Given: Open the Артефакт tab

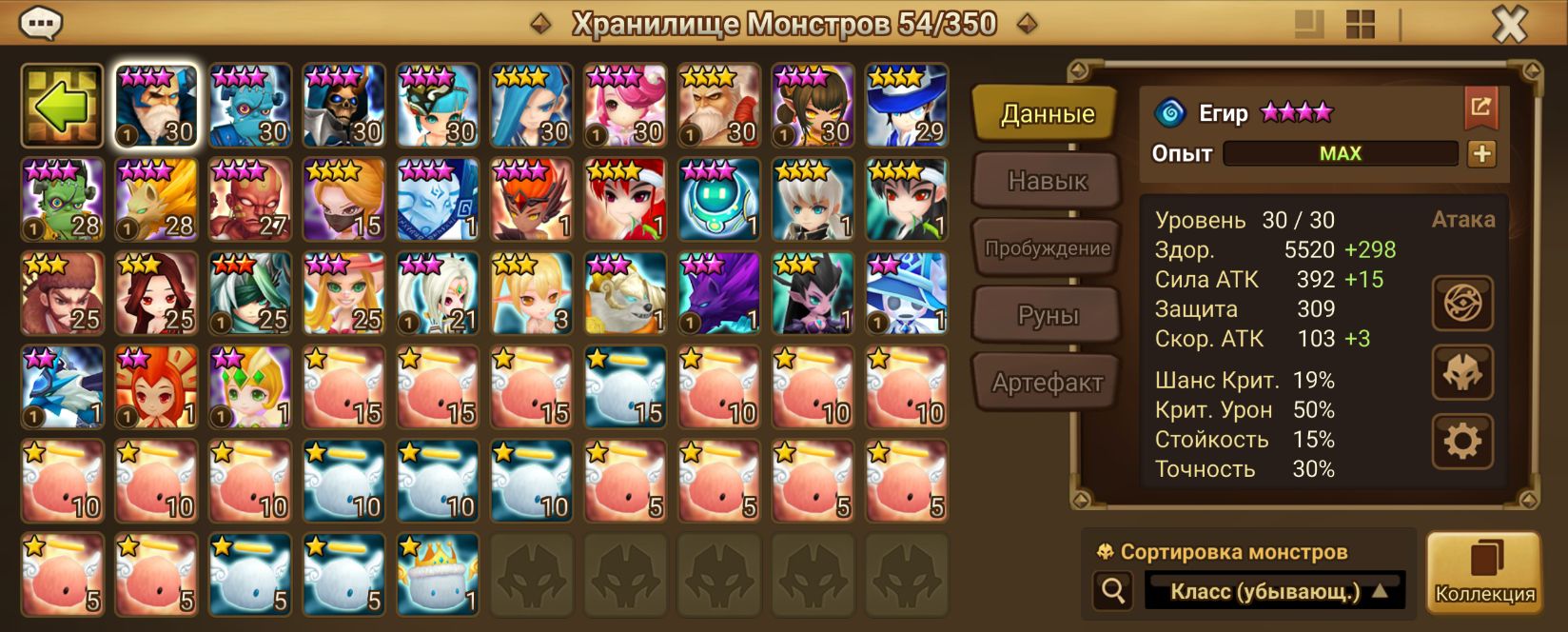Looking at the screenshot, I should [x=1047, y=383].
